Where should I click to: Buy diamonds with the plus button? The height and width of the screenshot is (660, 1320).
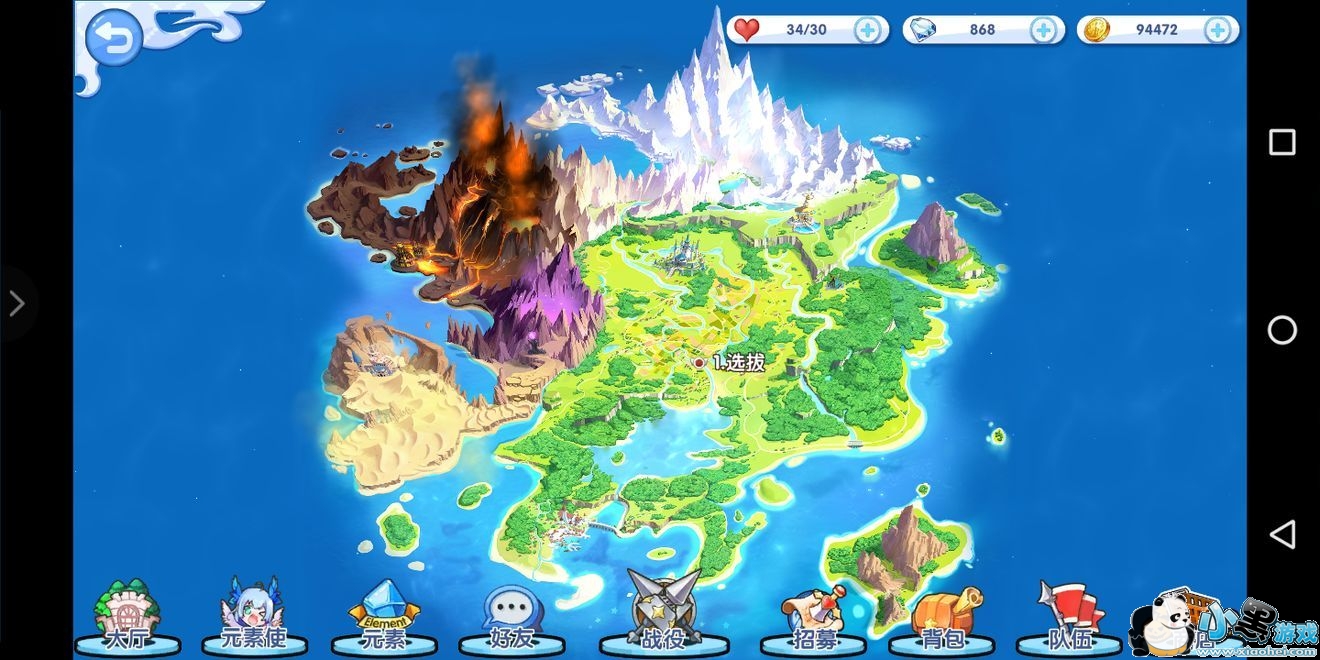pos(1043,30)
